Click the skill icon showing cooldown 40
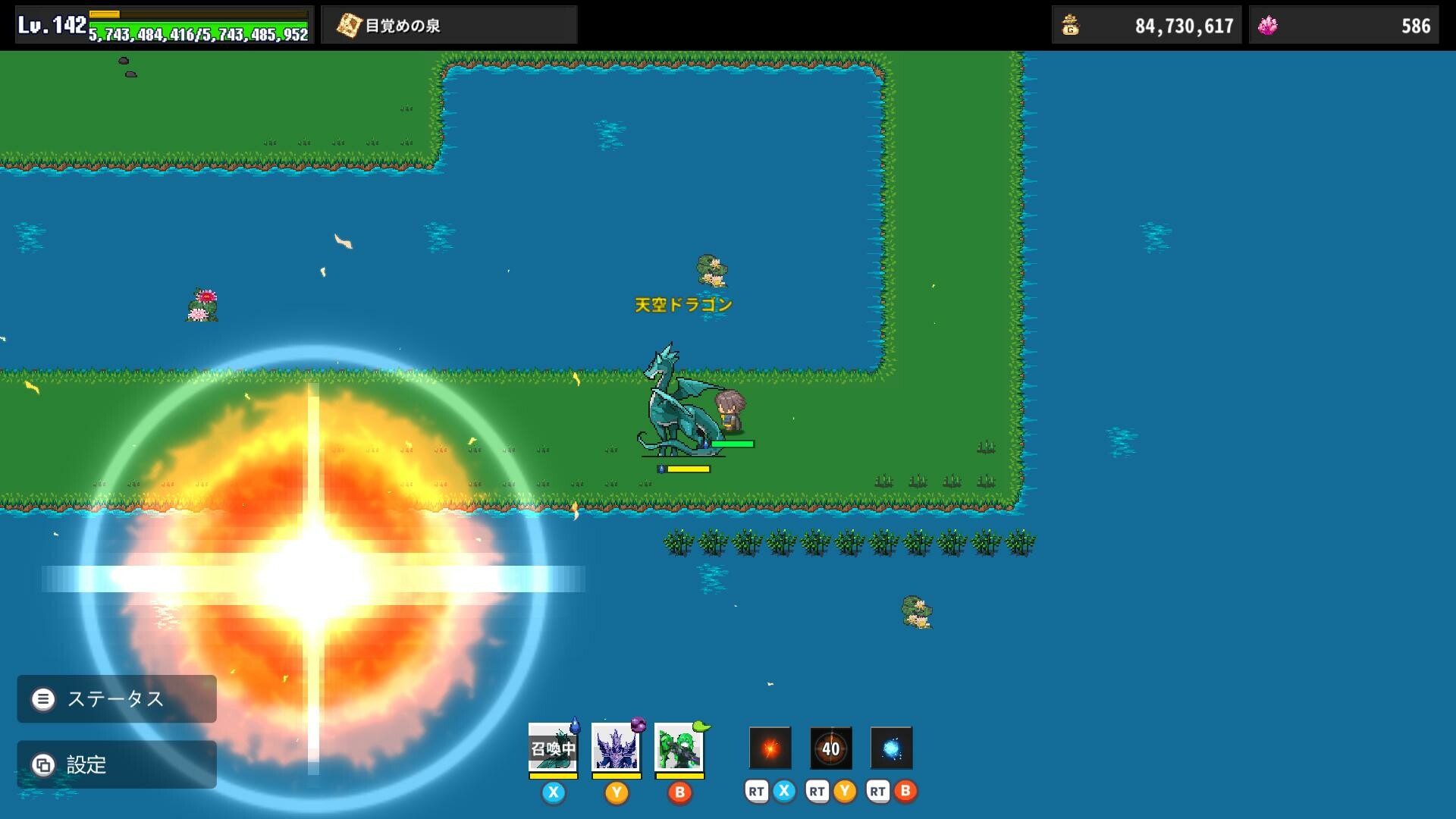The image size is (1456, 819). pyautogui.click(x=831, y=748)
